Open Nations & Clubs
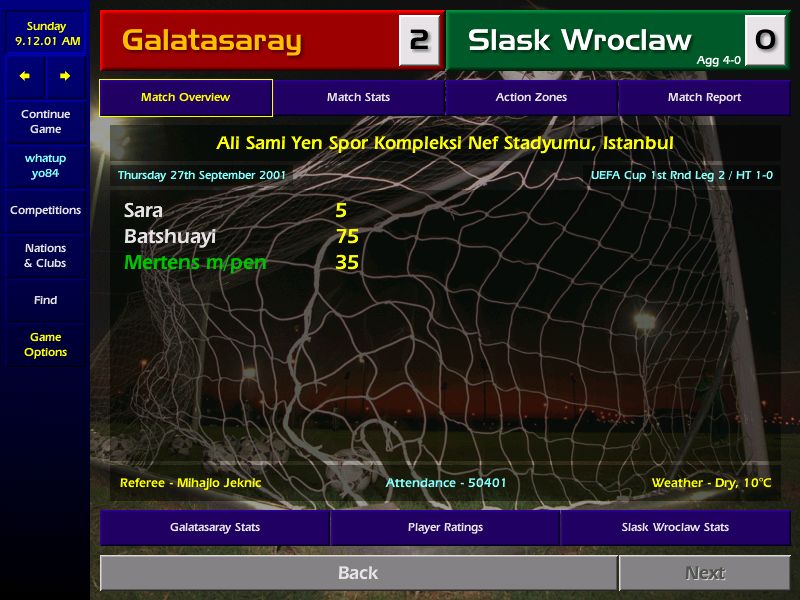This screenshot has height=600, width=800. click(45, 256)
